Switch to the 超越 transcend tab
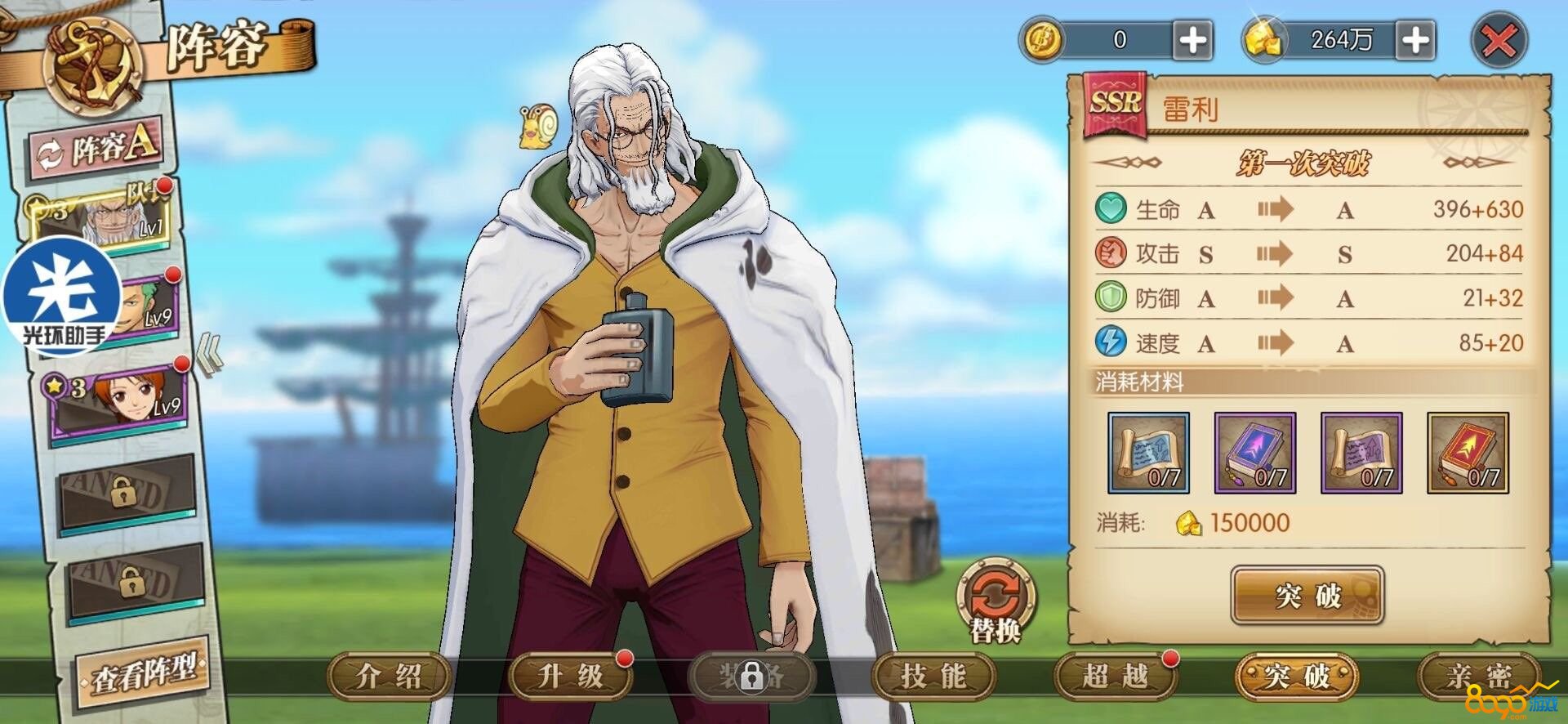Image resolution: width=1568 pixels, height=724 pixels. pos(1115,677)
